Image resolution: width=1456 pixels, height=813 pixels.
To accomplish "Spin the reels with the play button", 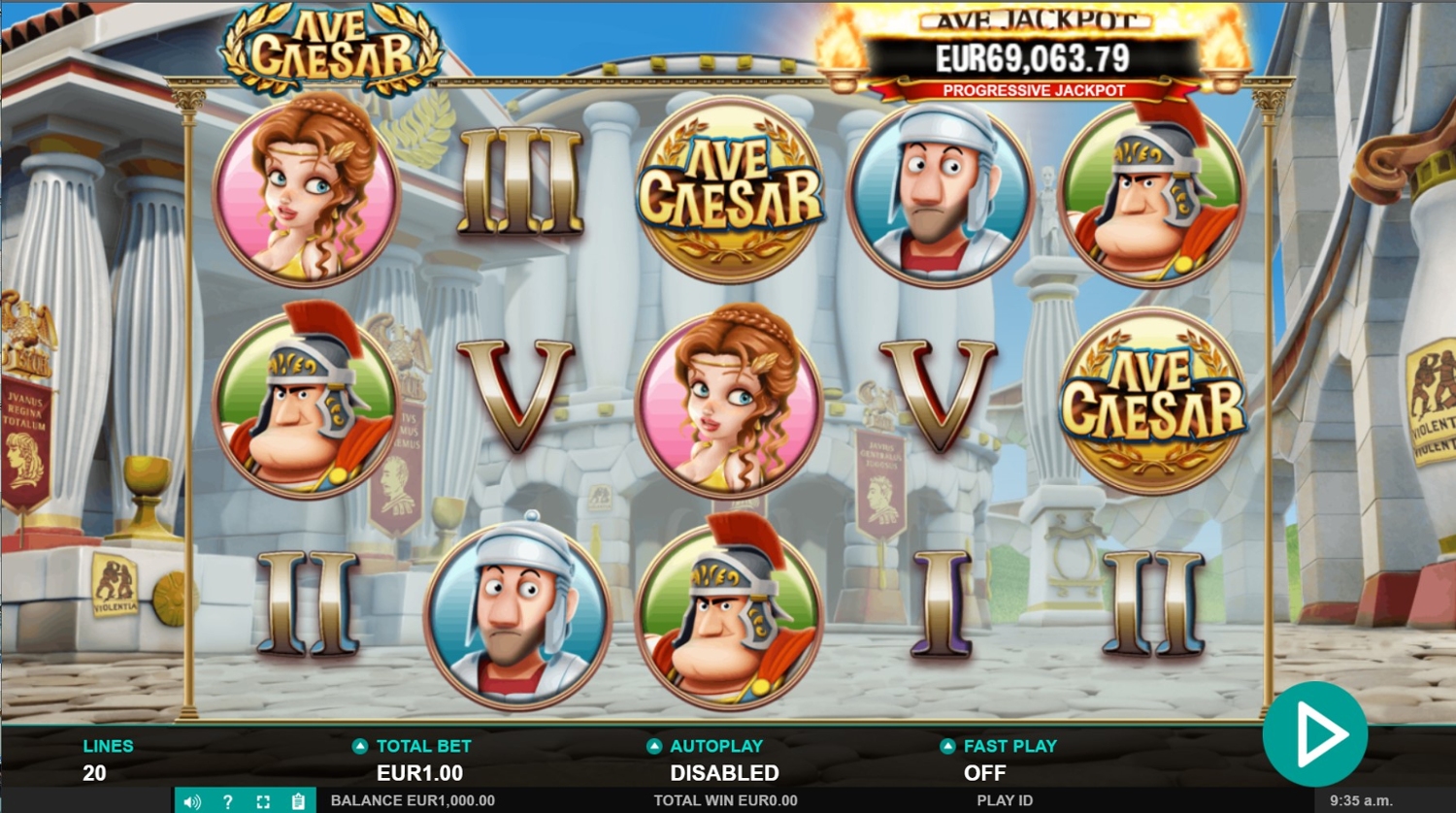I will [1315, 734].
